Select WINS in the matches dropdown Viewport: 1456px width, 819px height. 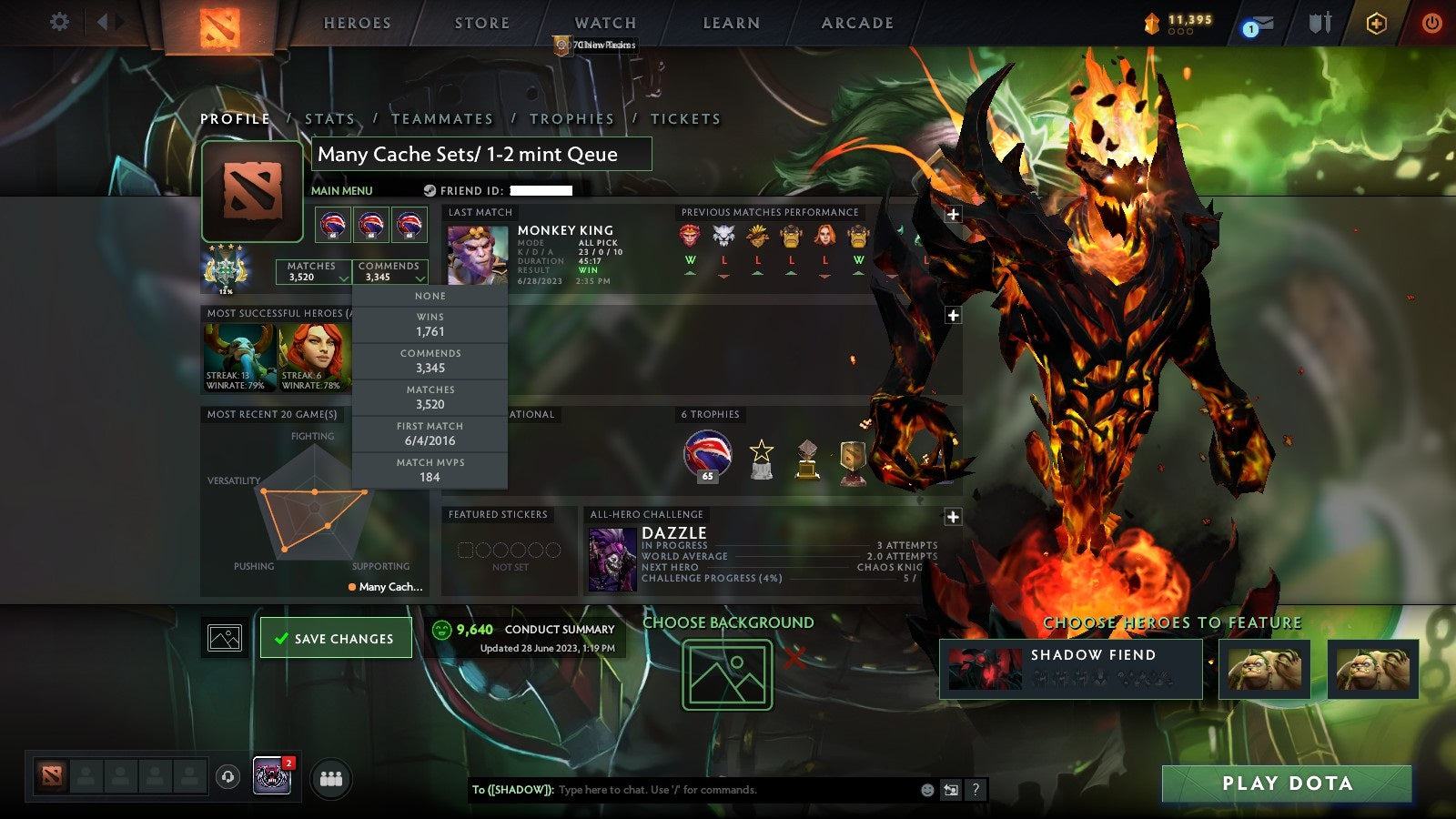pyautogui.click(x=430, y=323)
